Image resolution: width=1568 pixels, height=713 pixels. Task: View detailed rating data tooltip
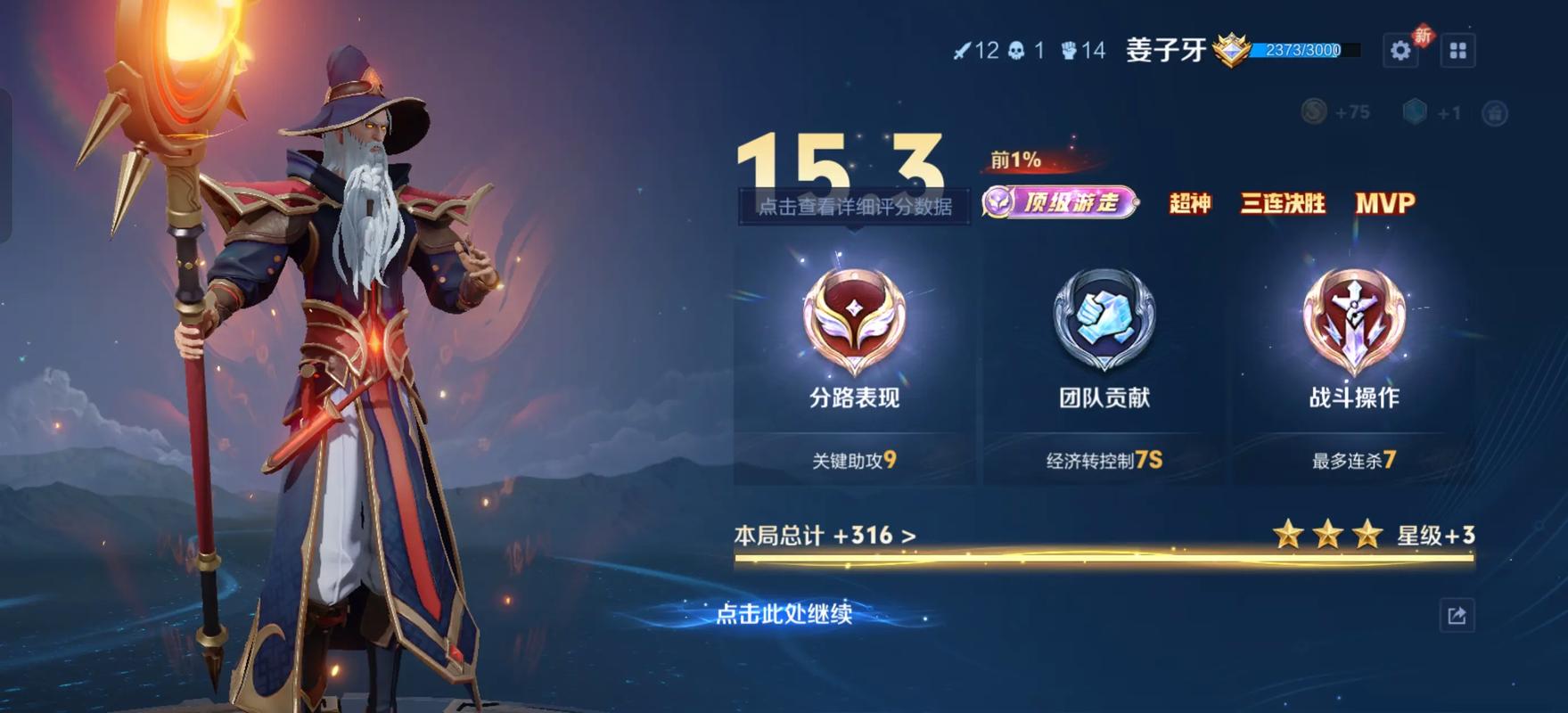pos(854,207)
